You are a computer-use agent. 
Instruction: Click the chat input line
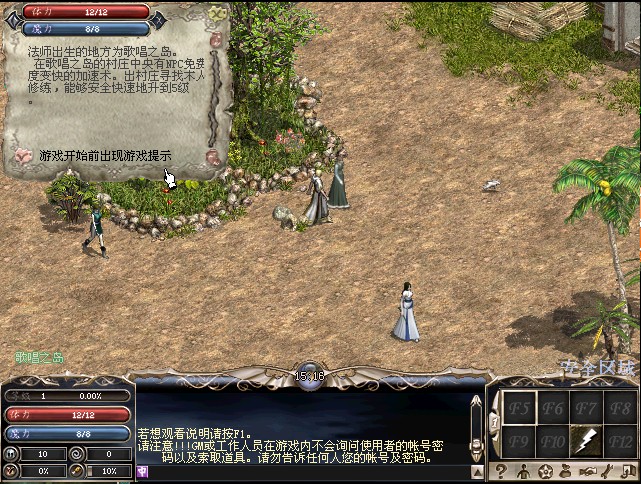tap(310, 471)
